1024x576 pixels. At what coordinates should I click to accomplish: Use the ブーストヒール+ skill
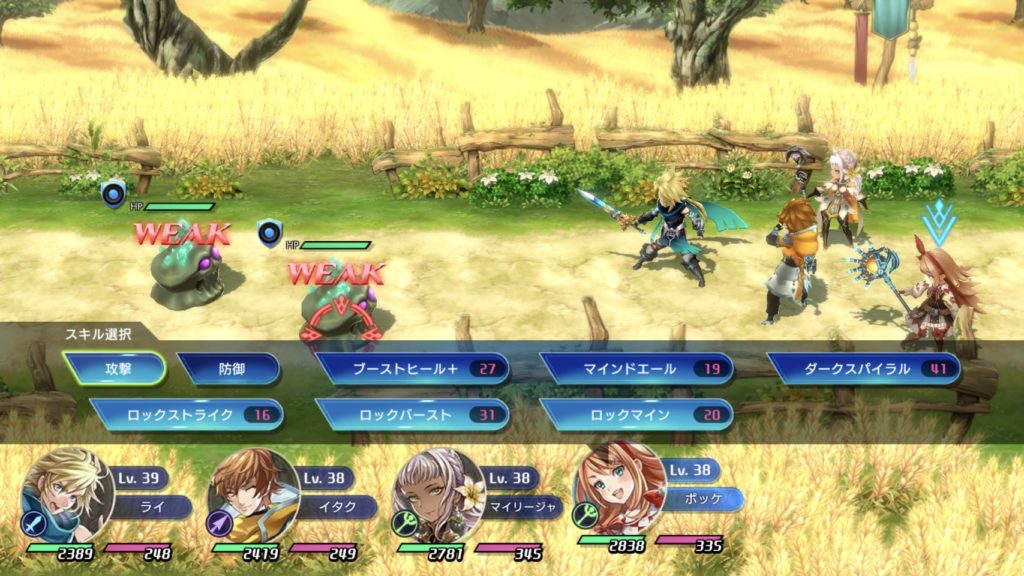(x=412, y=368)
